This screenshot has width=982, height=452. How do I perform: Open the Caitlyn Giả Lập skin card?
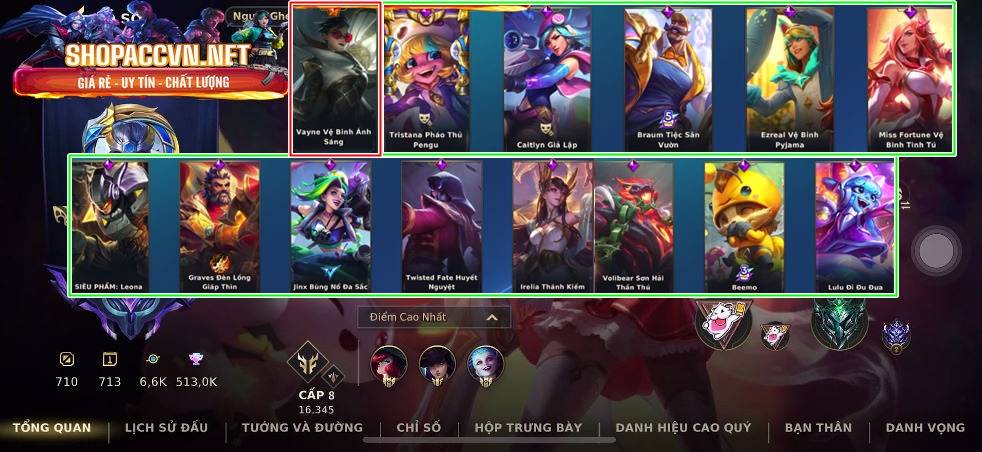pyautogui.click(x=547, y=80)
